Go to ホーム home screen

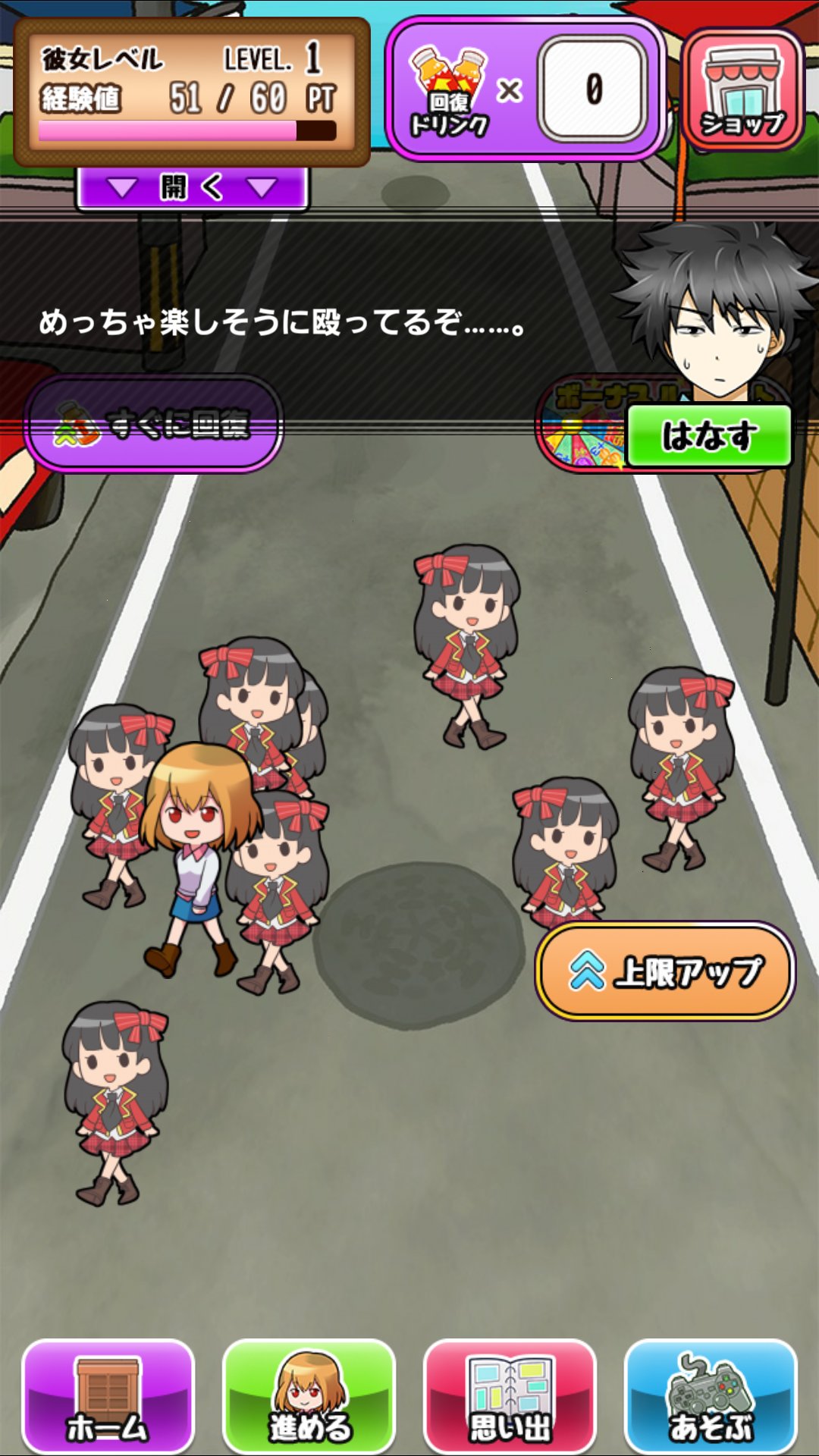pyautogui.click(x=108, y=1395)
